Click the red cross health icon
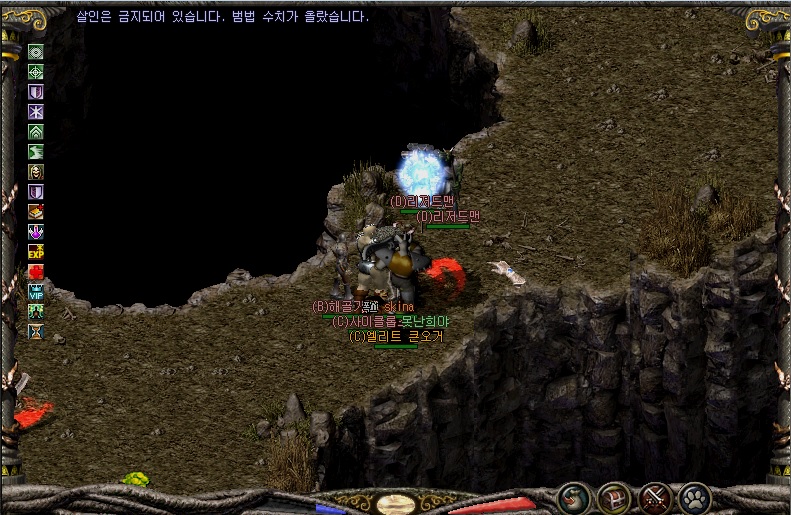Image resolution: width=791 pixels, height=515 pixels. click(36, 272)
